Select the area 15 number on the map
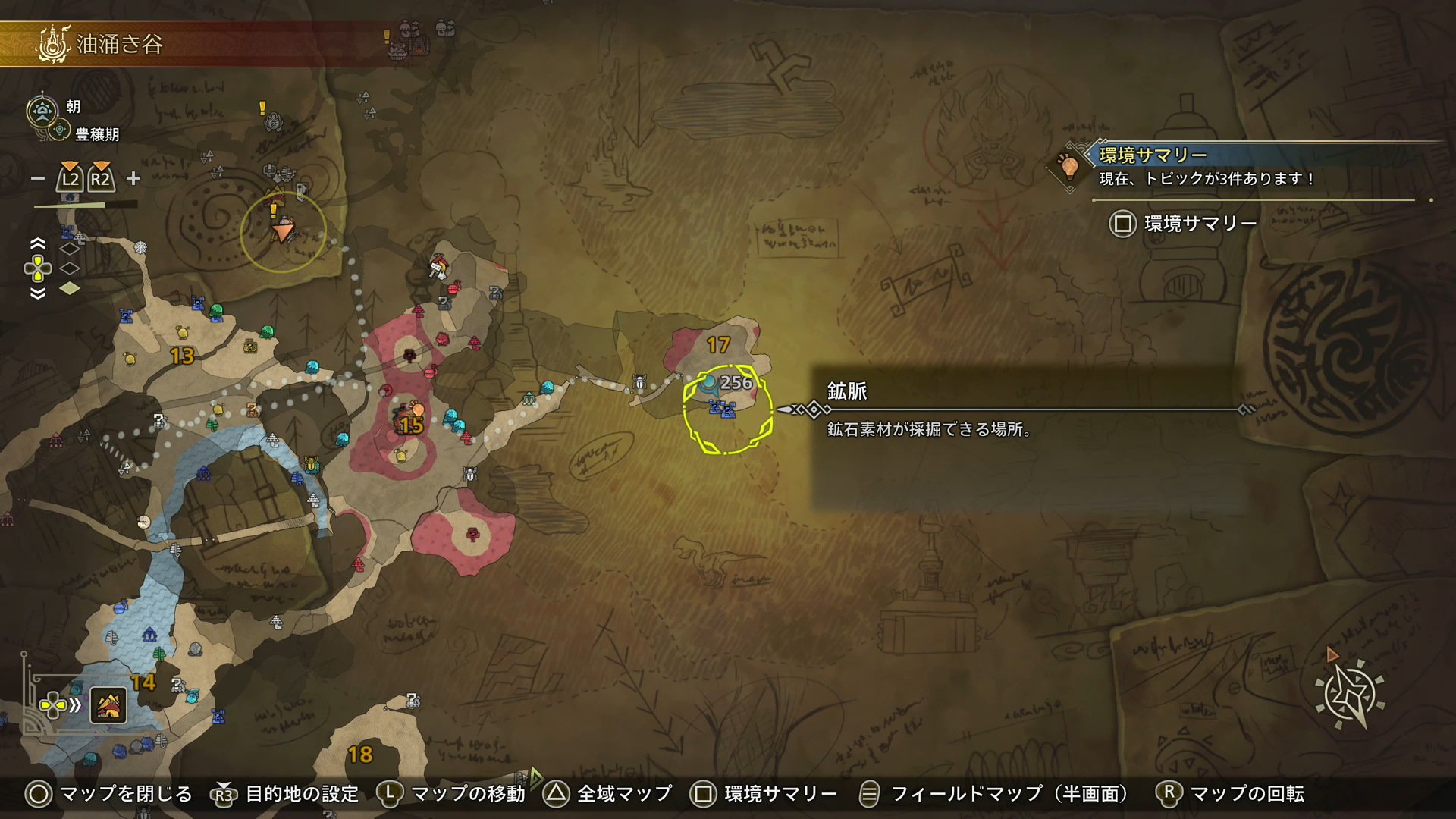Viewport: 1456px width, 819px height. pos(411,425)
